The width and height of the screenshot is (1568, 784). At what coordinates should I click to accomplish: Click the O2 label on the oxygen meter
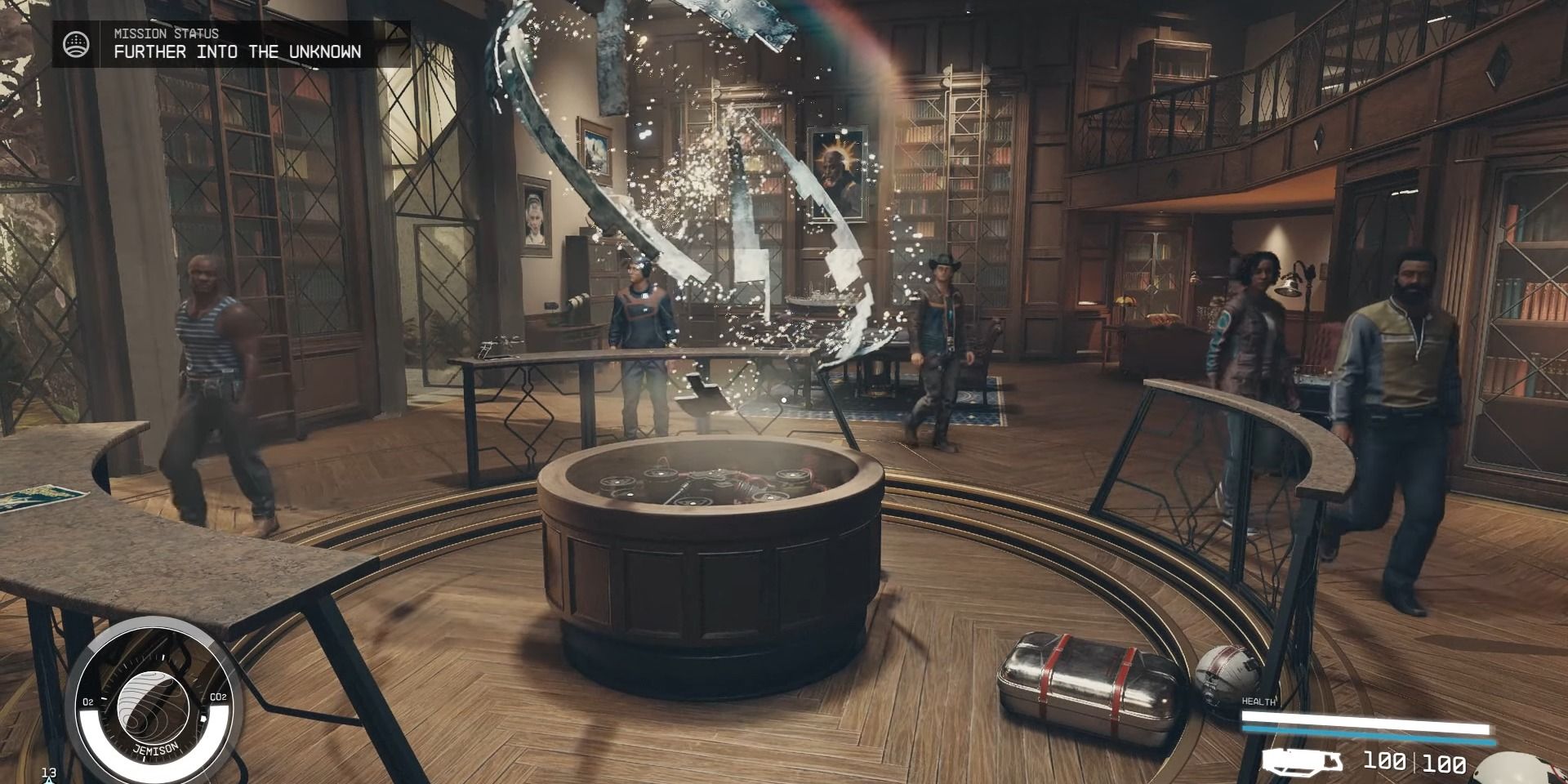click(x=88, y=701)
